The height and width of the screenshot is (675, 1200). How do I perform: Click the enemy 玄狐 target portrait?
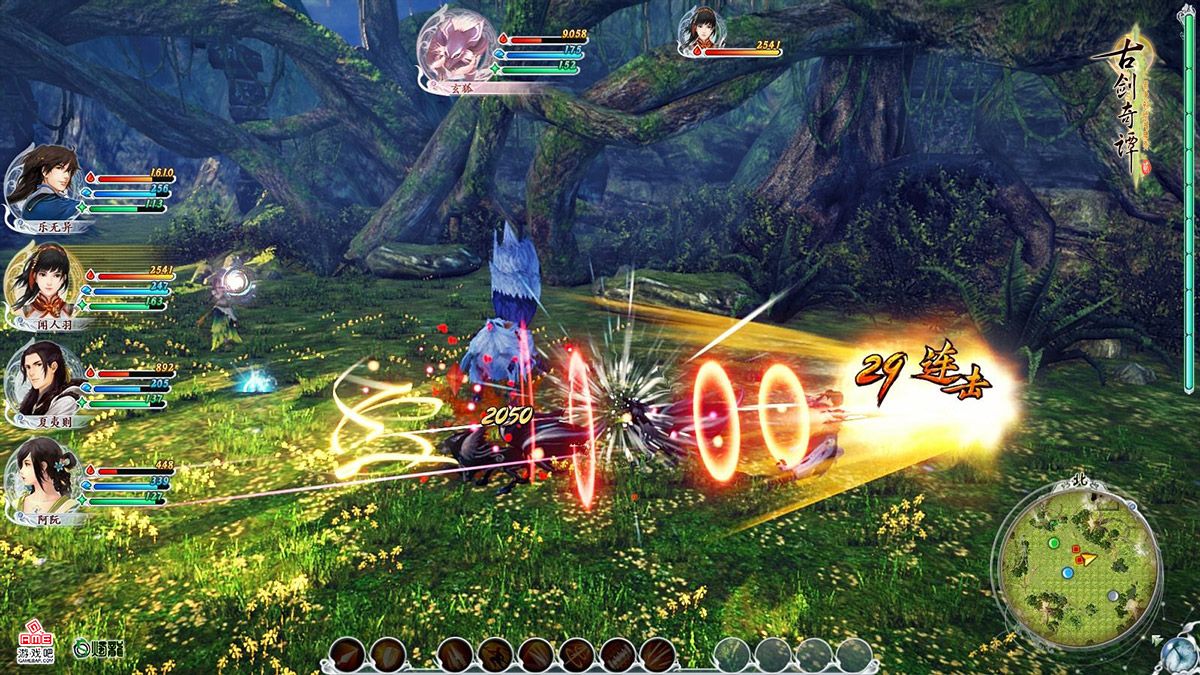pos(458,48)
